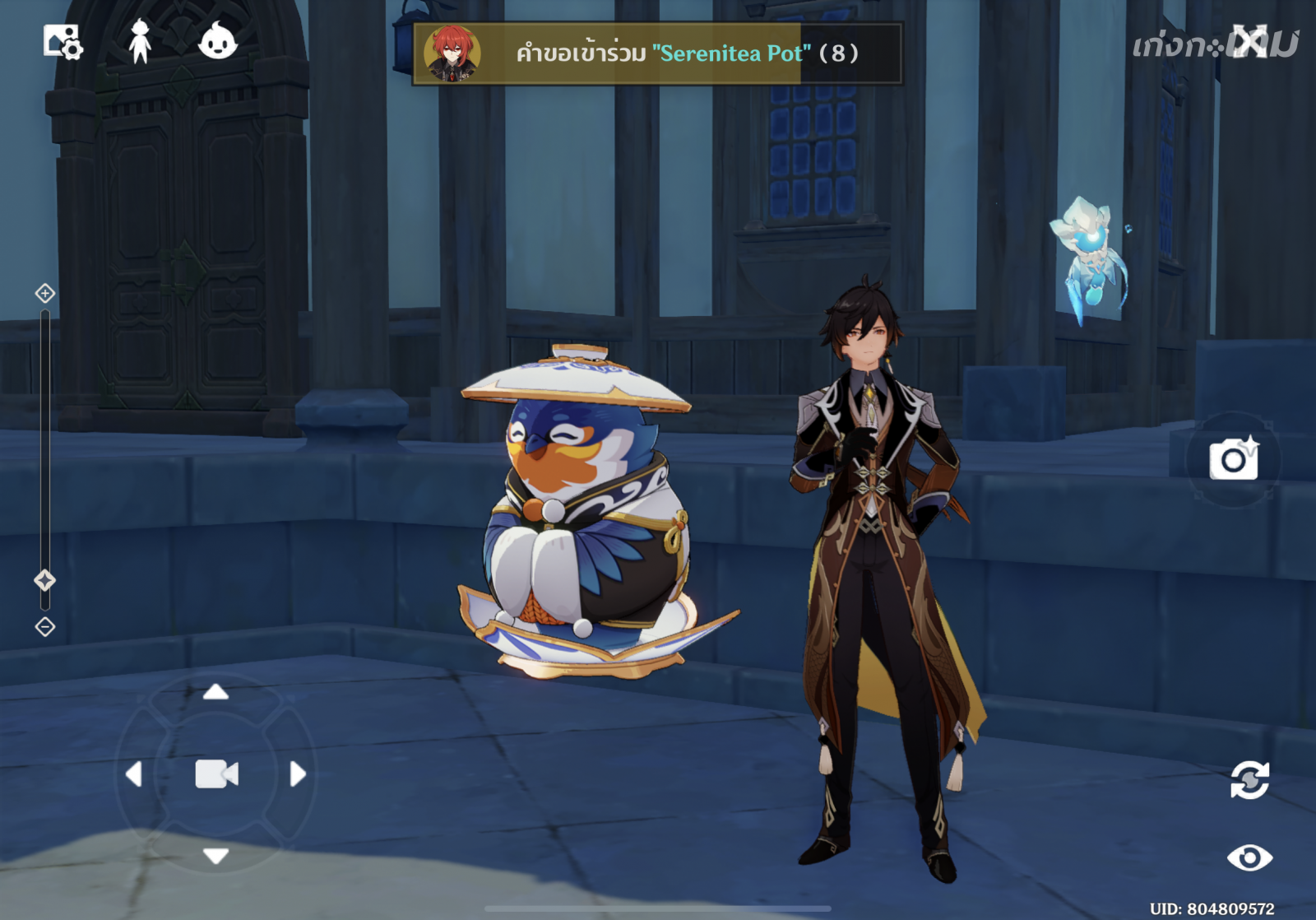Viewport: 1316px width, 920px height.
Task: Accept the Serenitea Pot join request banner
Action: tap(657, 53)
